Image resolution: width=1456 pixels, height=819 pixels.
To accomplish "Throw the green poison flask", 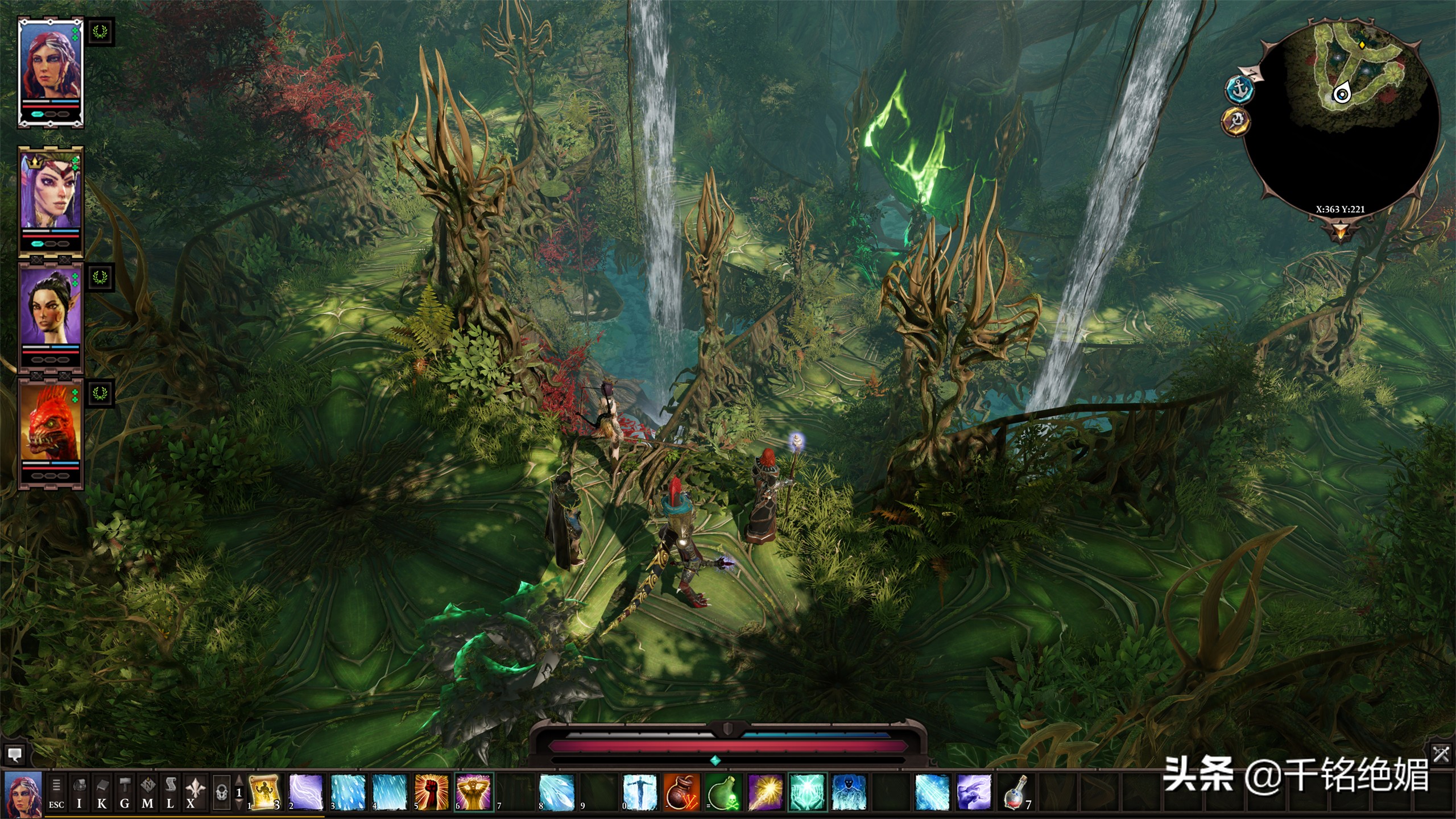I will 723,792.
